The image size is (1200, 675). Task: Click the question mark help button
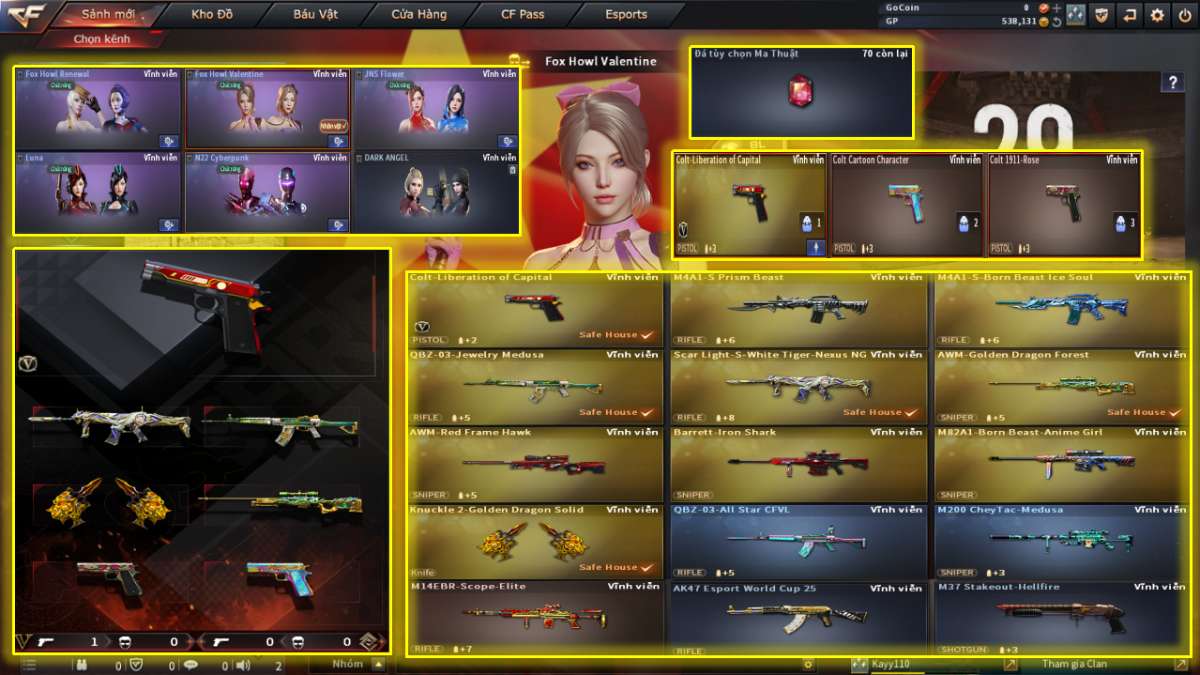tap(1172, 83)
